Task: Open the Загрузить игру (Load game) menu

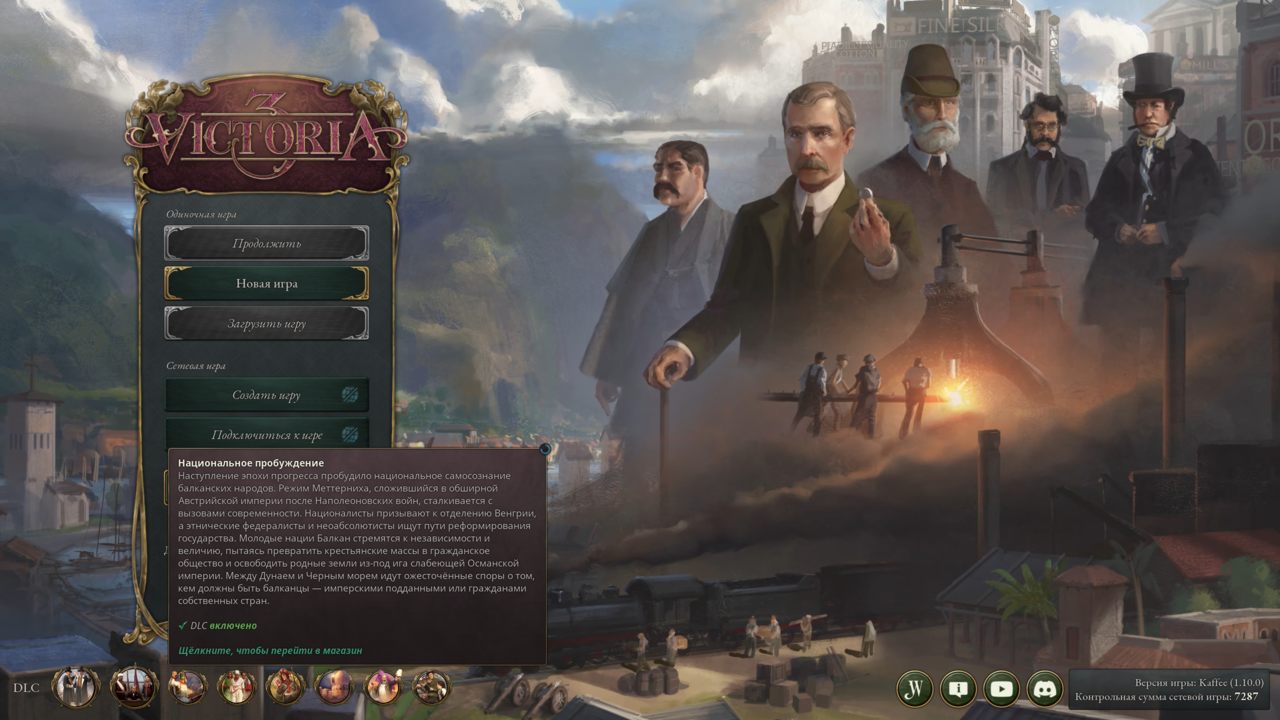Action: [266, 324]
